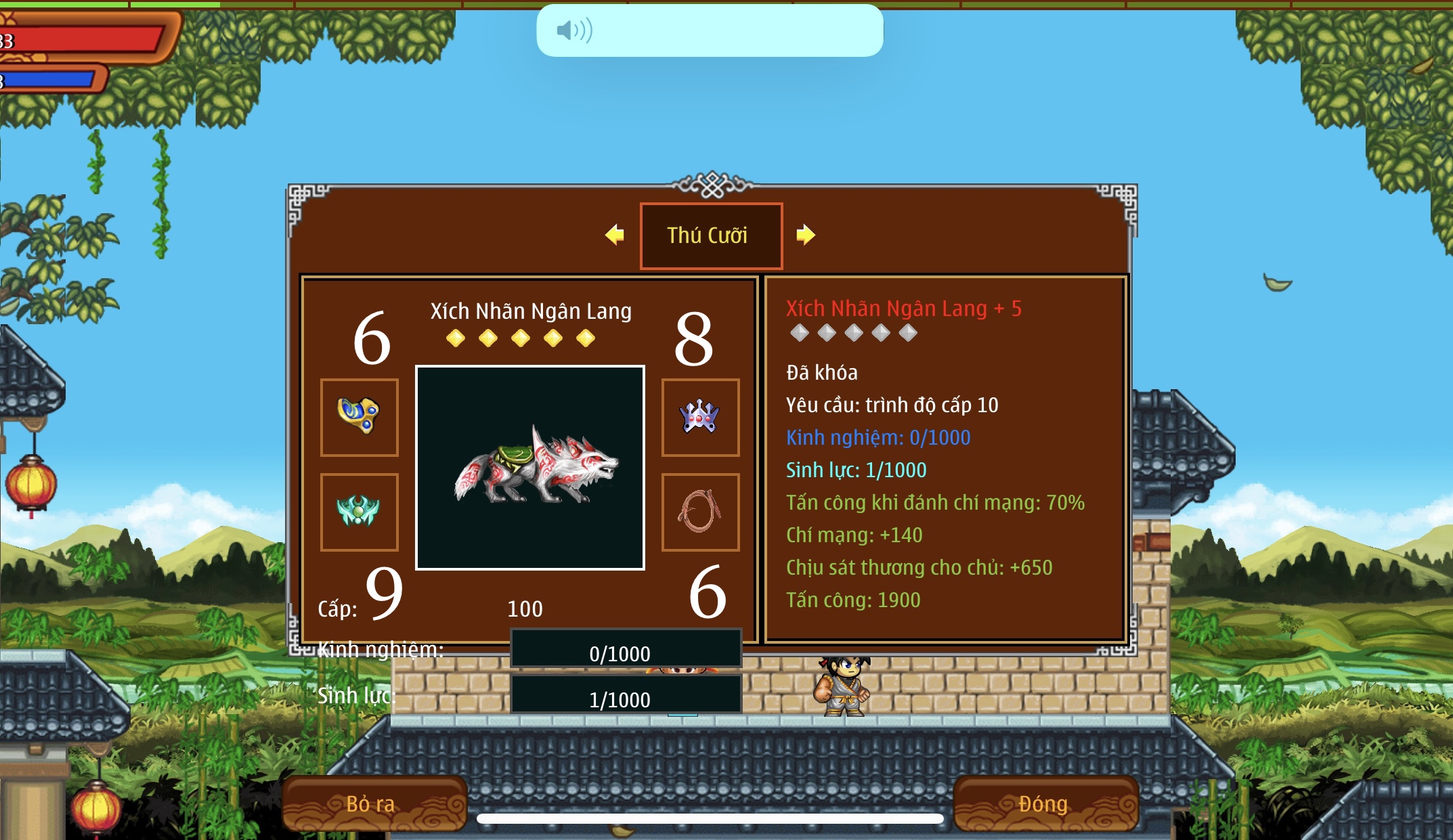Close the panel with Đóng button
Image resolution: width=1453 pixels, height=840 pixels.
click(x=1045, y=803)
